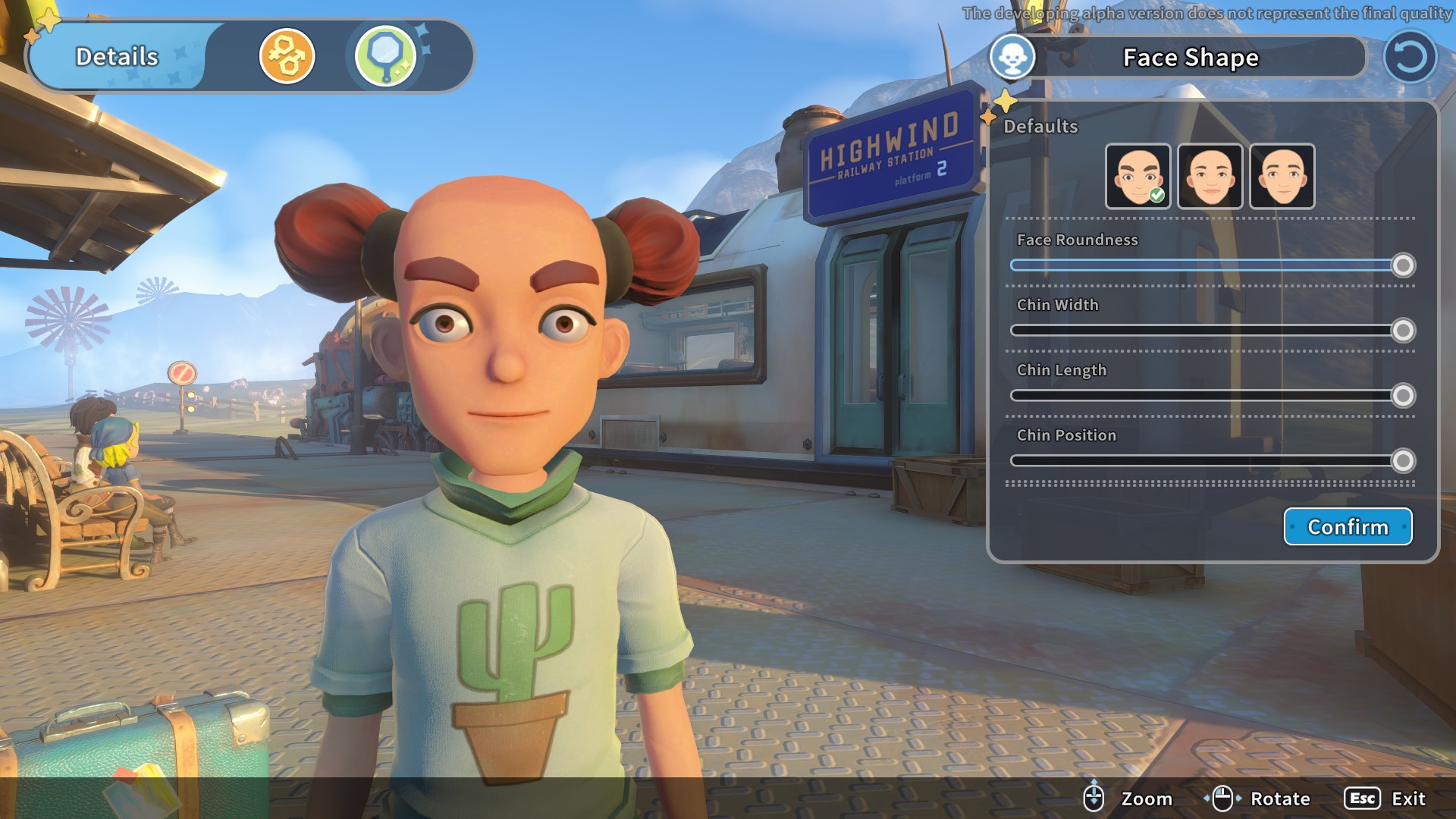Click the Chin Position slider handle
The image size is (1456, 819).
point(1403,461)
